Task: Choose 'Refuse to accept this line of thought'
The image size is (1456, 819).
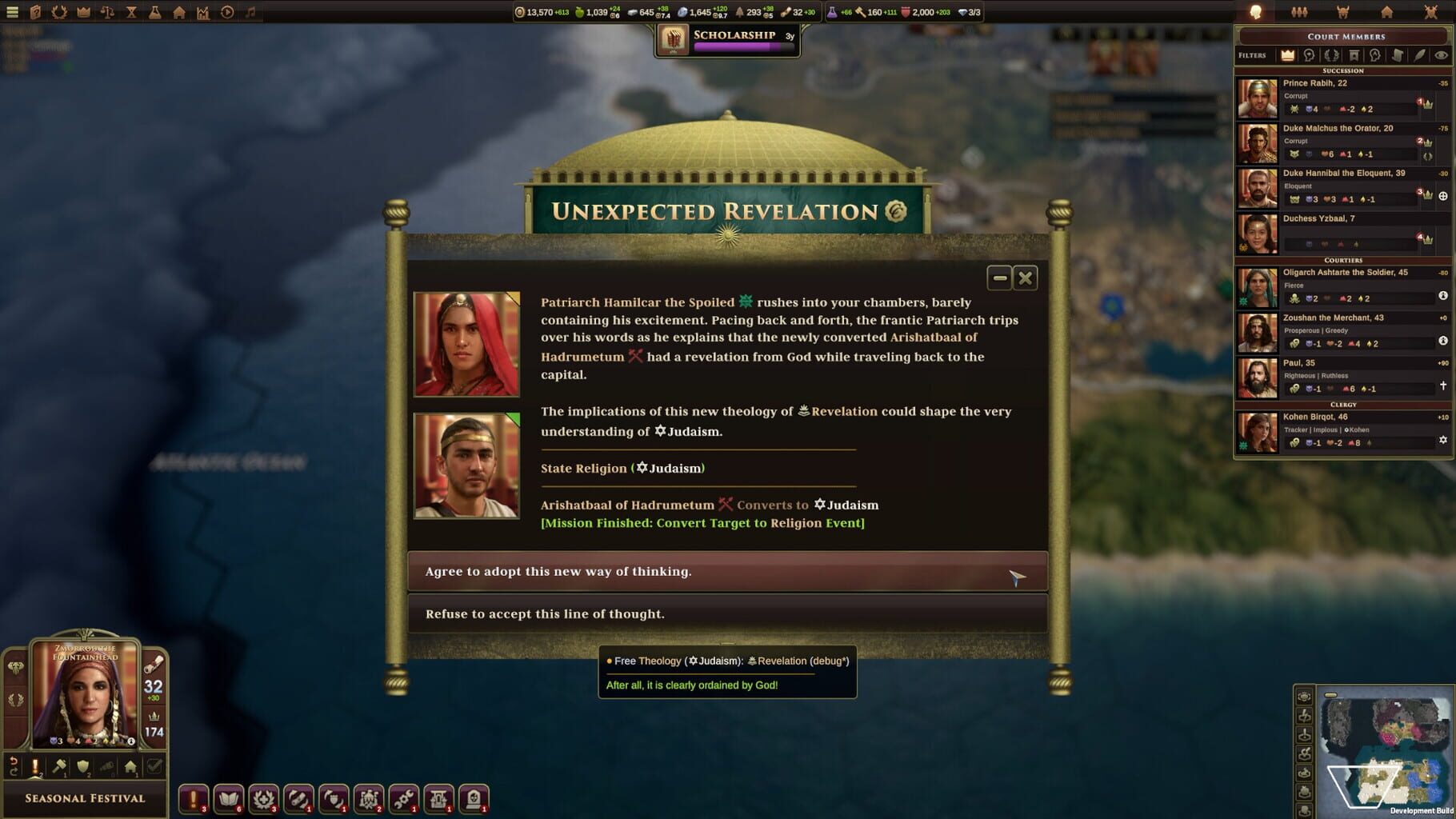Action: [728, 613]
